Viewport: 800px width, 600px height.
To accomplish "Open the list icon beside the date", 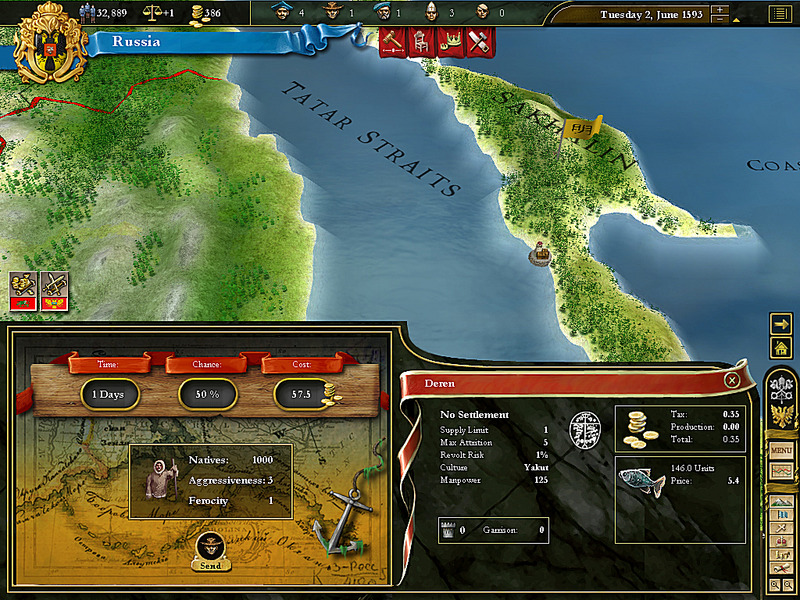I will tap(780, 14).
